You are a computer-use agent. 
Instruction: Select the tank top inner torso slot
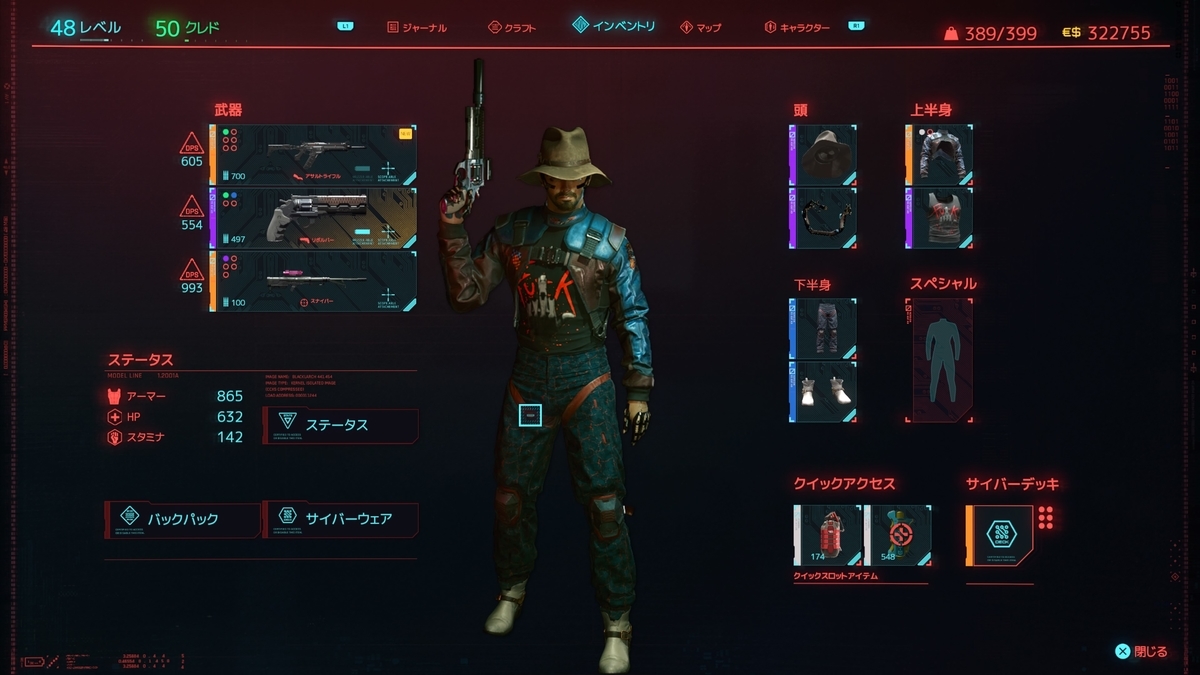941,217
